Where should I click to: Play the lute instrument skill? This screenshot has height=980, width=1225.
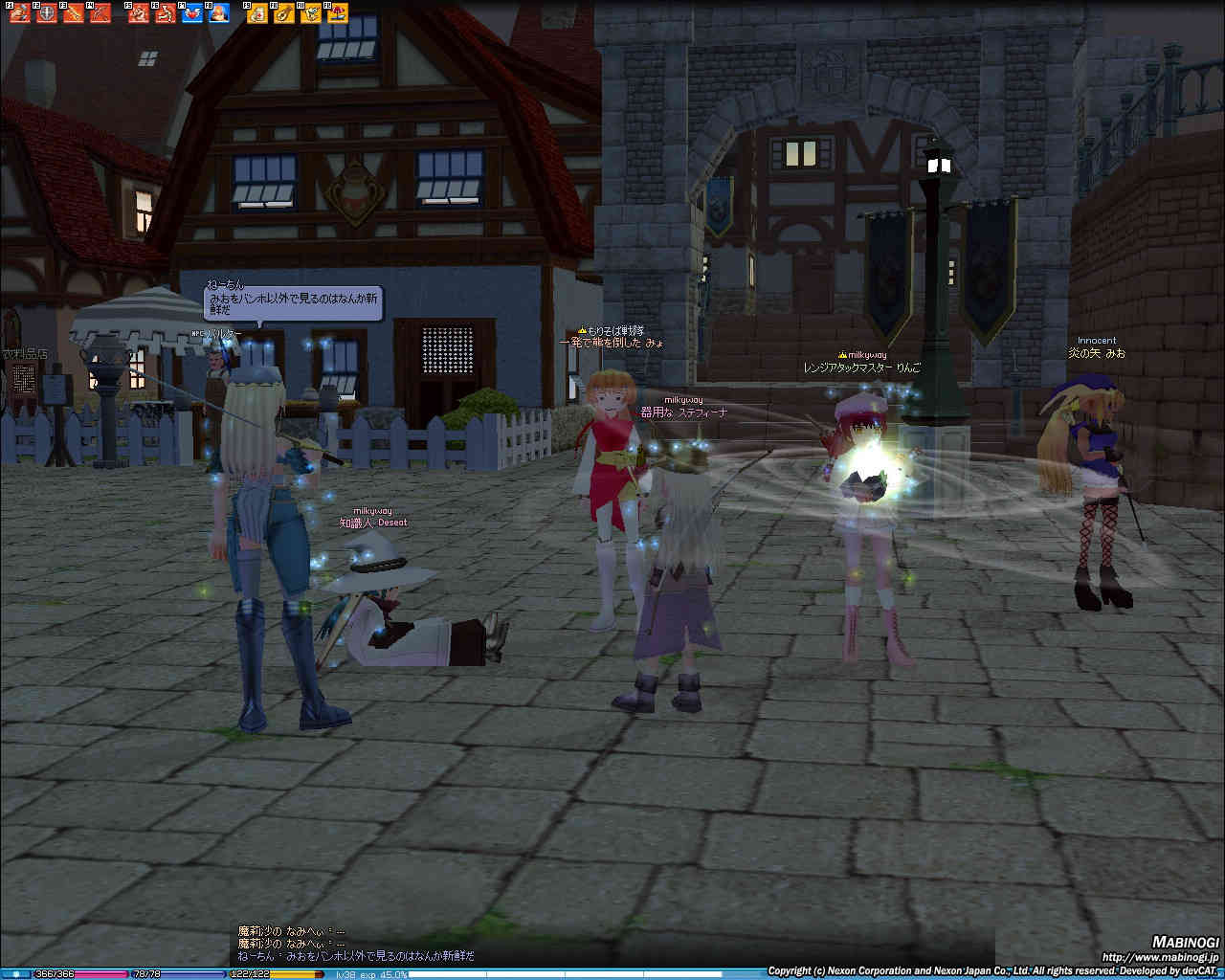coord(284,13)
